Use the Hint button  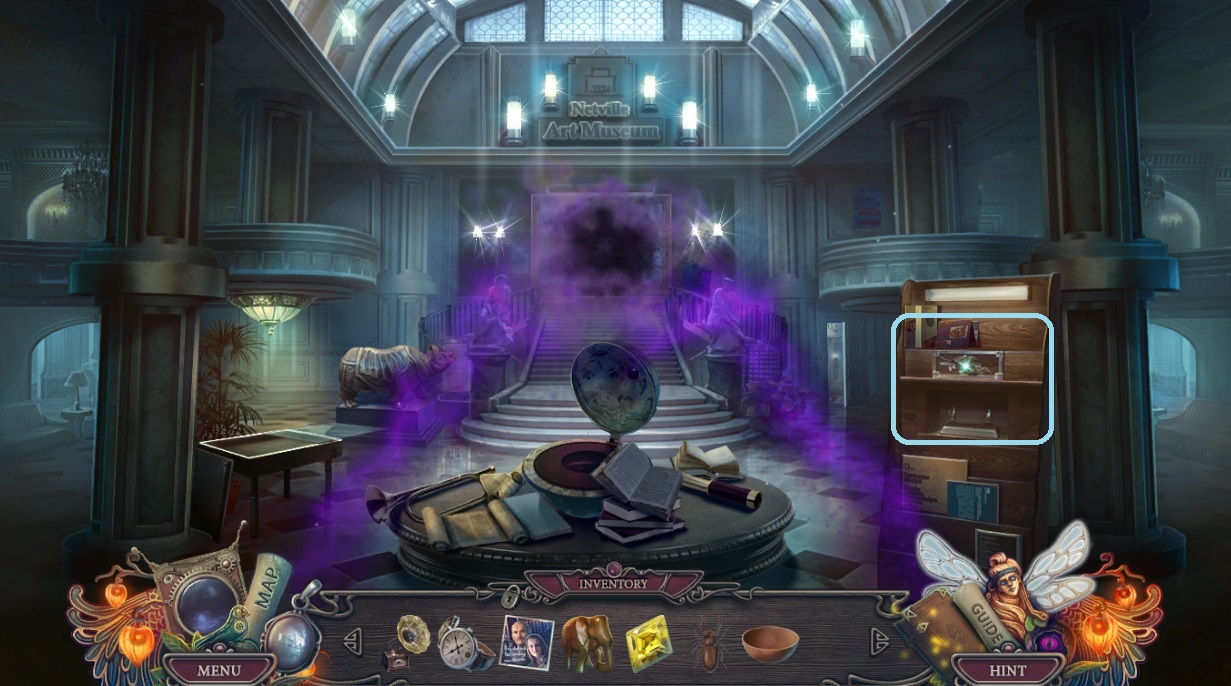click(x=1006, y=669)
